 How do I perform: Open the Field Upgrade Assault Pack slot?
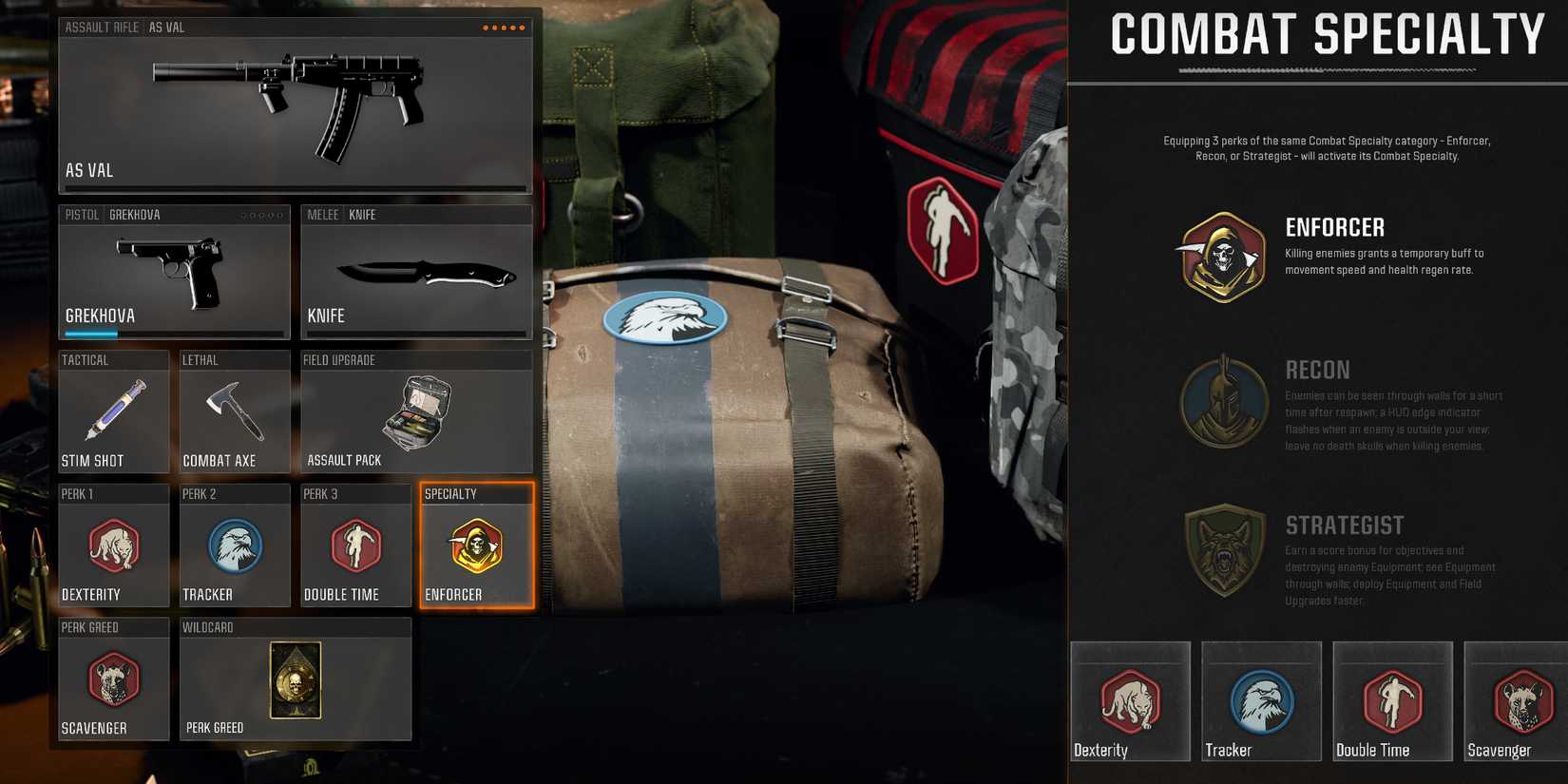click(416, 413)
